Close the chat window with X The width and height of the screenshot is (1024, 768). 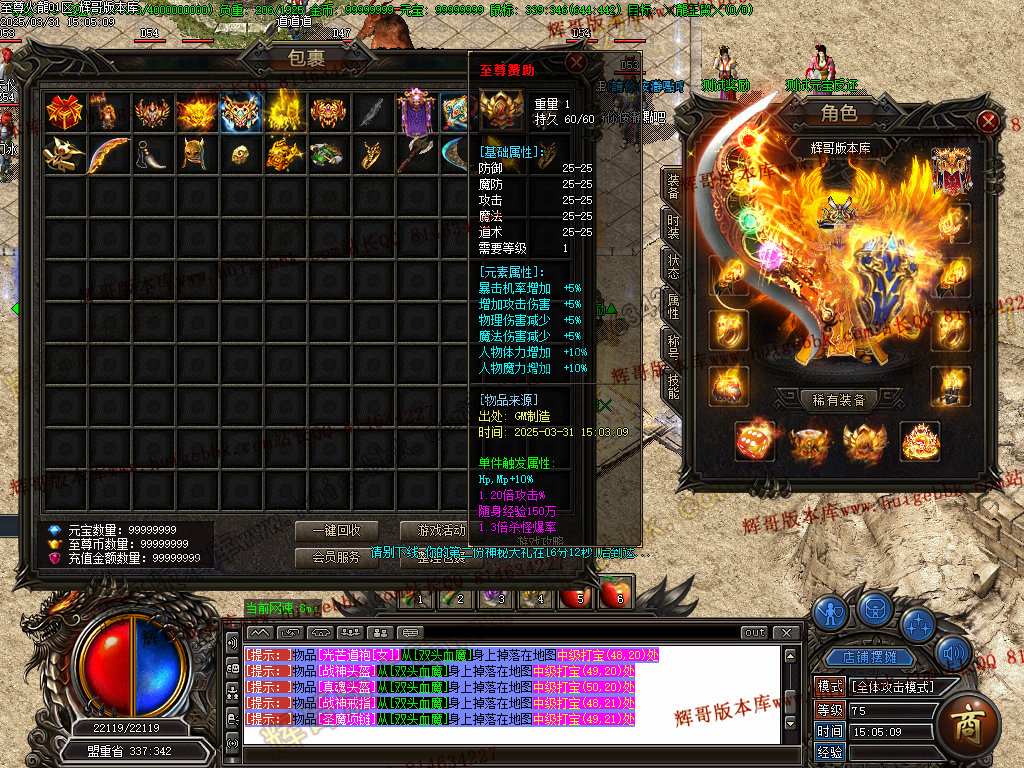(787, 632)
